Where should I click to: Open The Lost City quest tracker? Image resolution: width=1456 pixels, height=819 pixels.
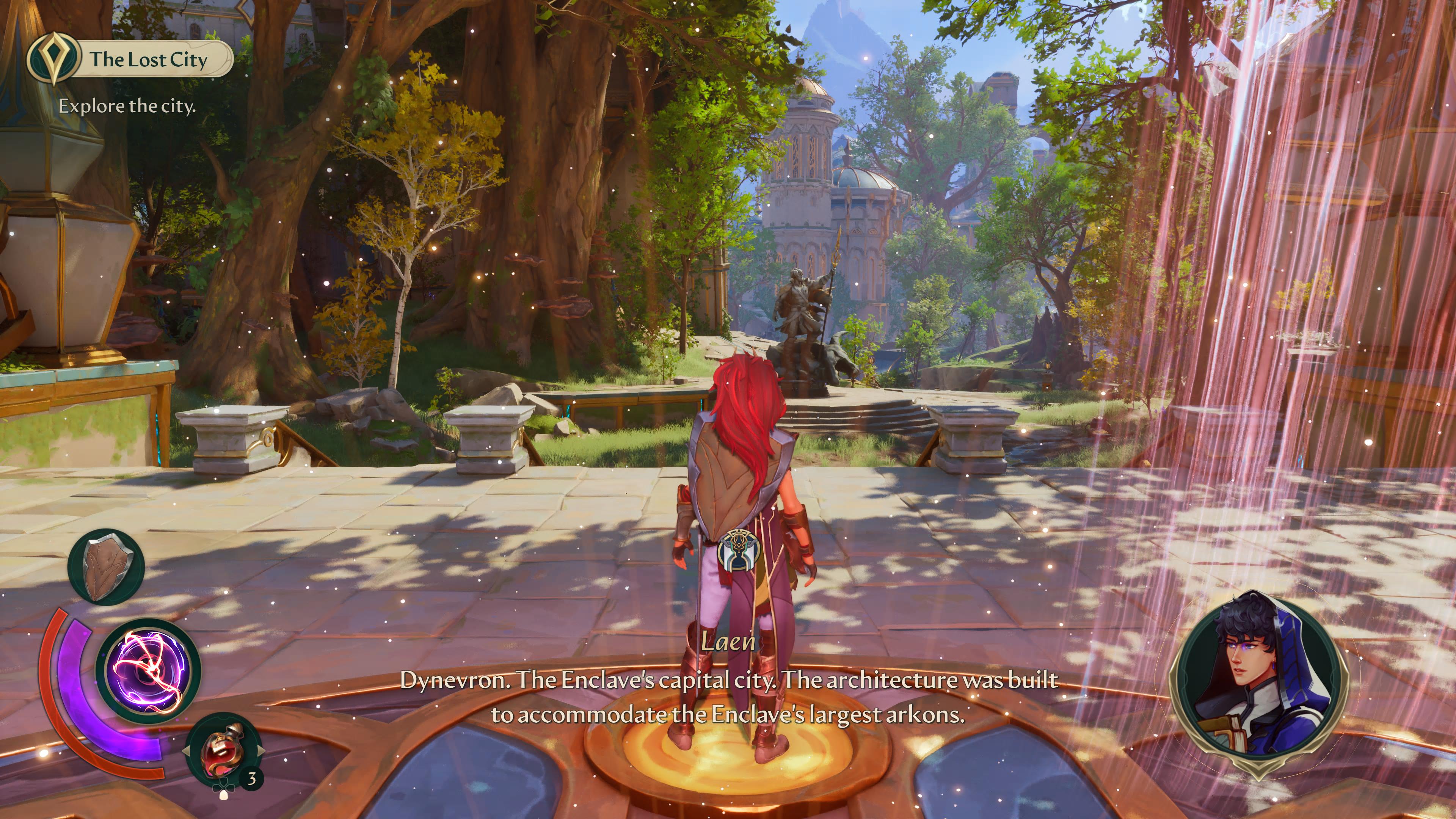tap(130, 60)
